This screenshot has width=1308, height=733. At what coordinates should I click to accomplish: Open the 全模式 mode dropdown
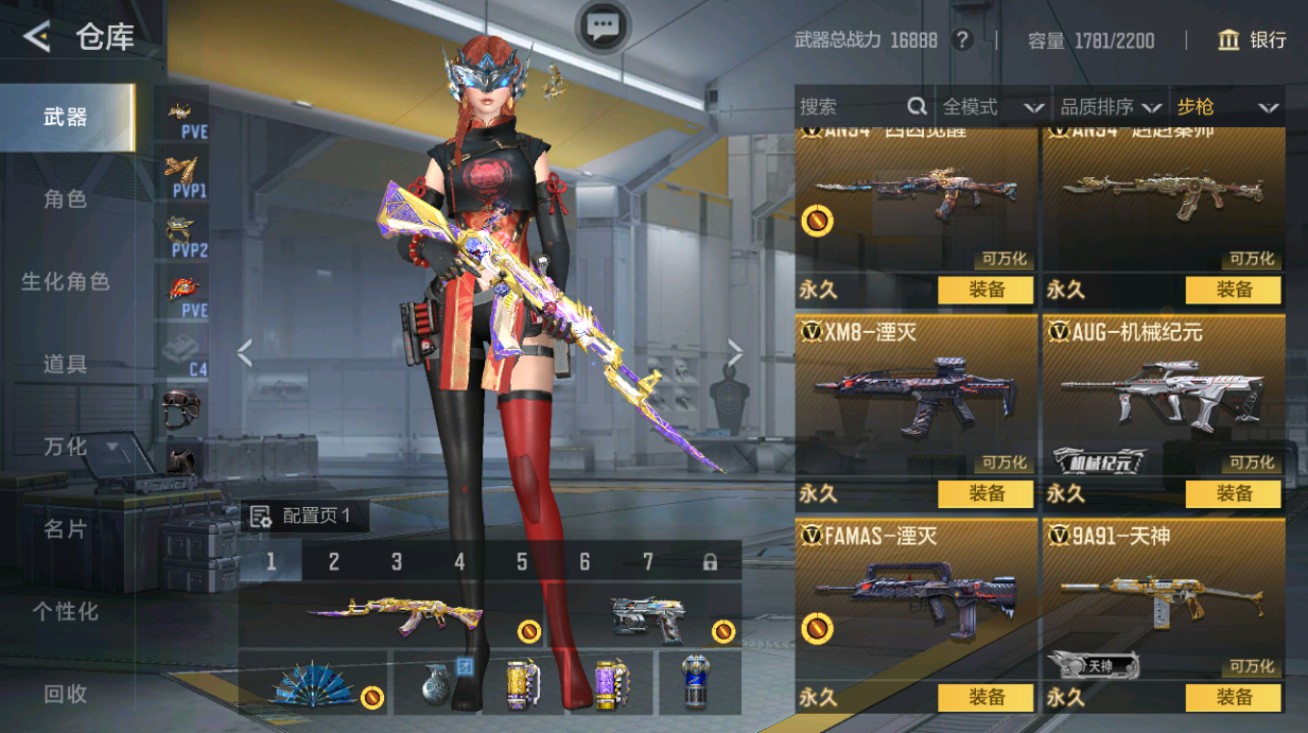pyautogui.click(x=992, y=107)
